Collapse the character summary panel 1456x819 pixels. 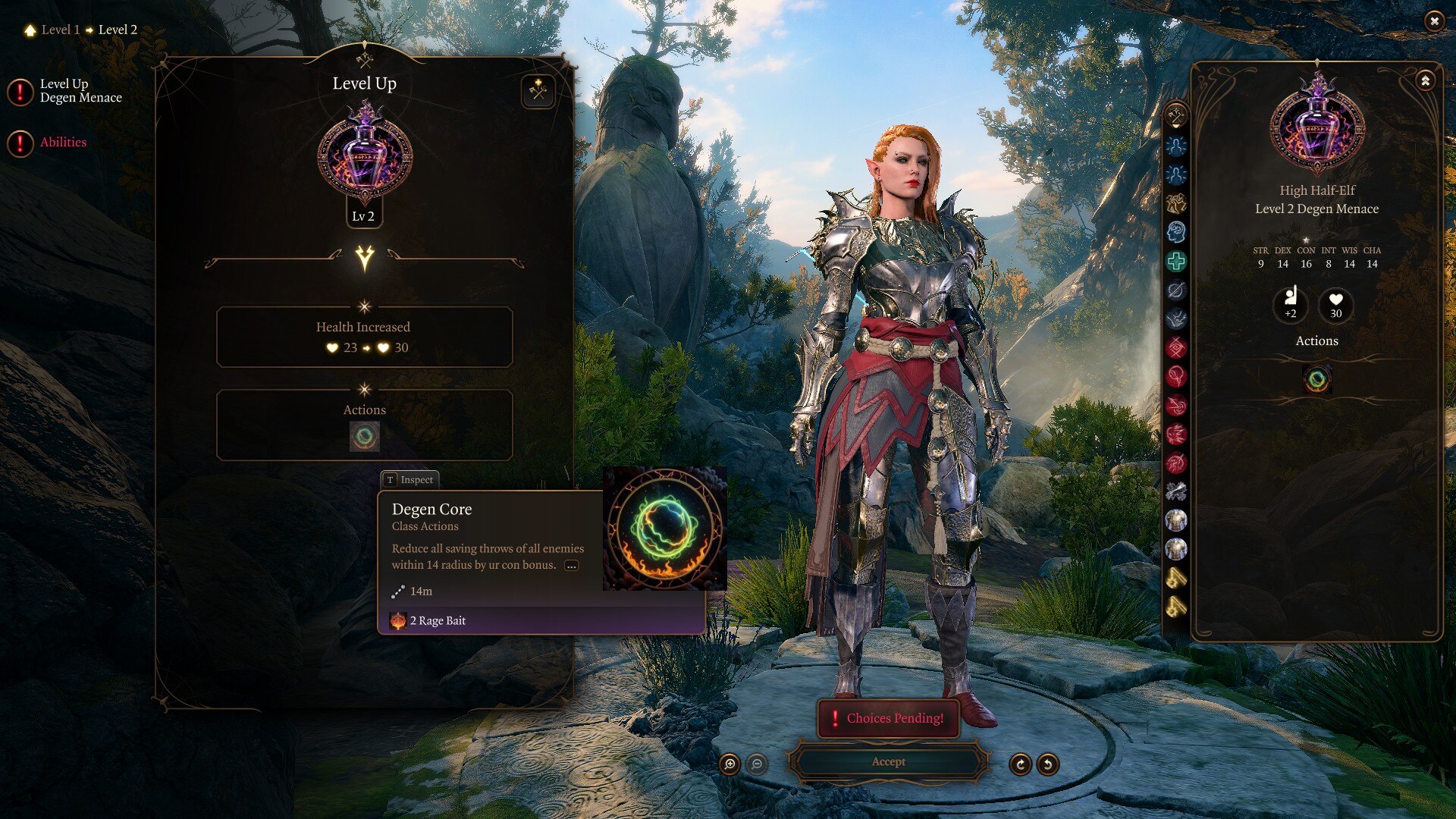[1426, 80]
